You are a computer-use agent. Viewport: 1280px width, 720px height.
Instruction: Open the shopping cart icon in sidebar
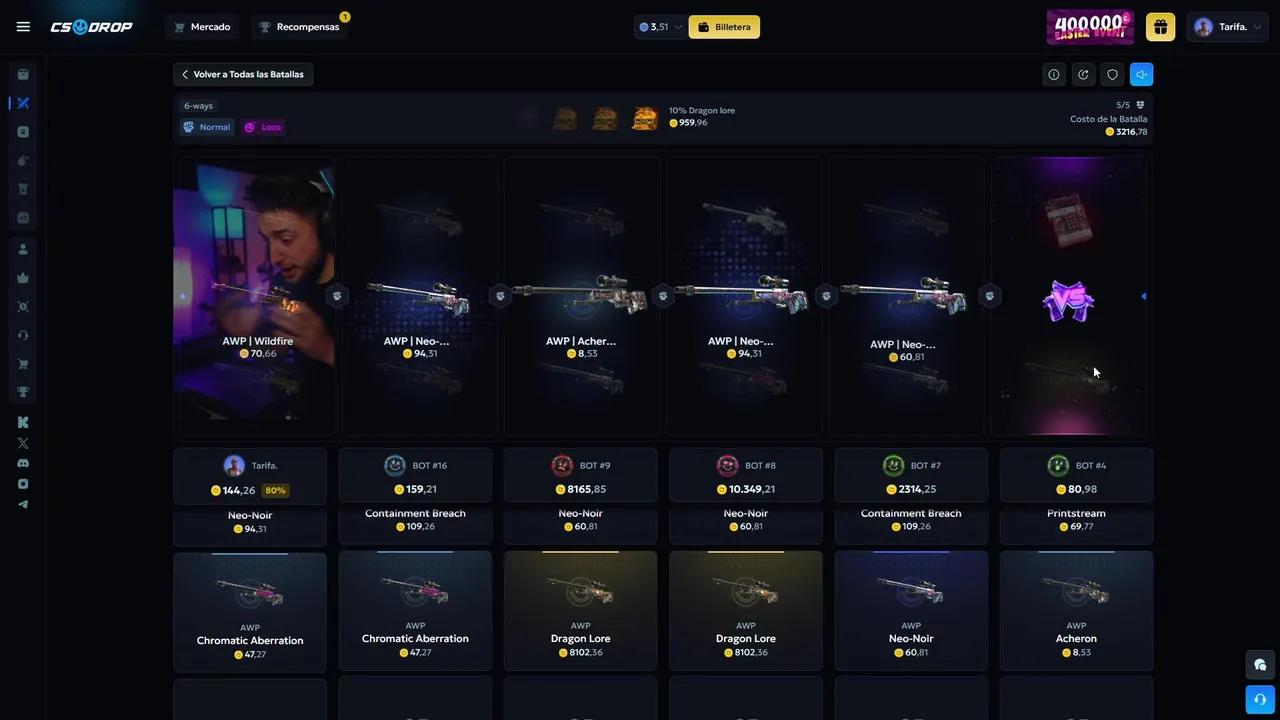(23, 363)
